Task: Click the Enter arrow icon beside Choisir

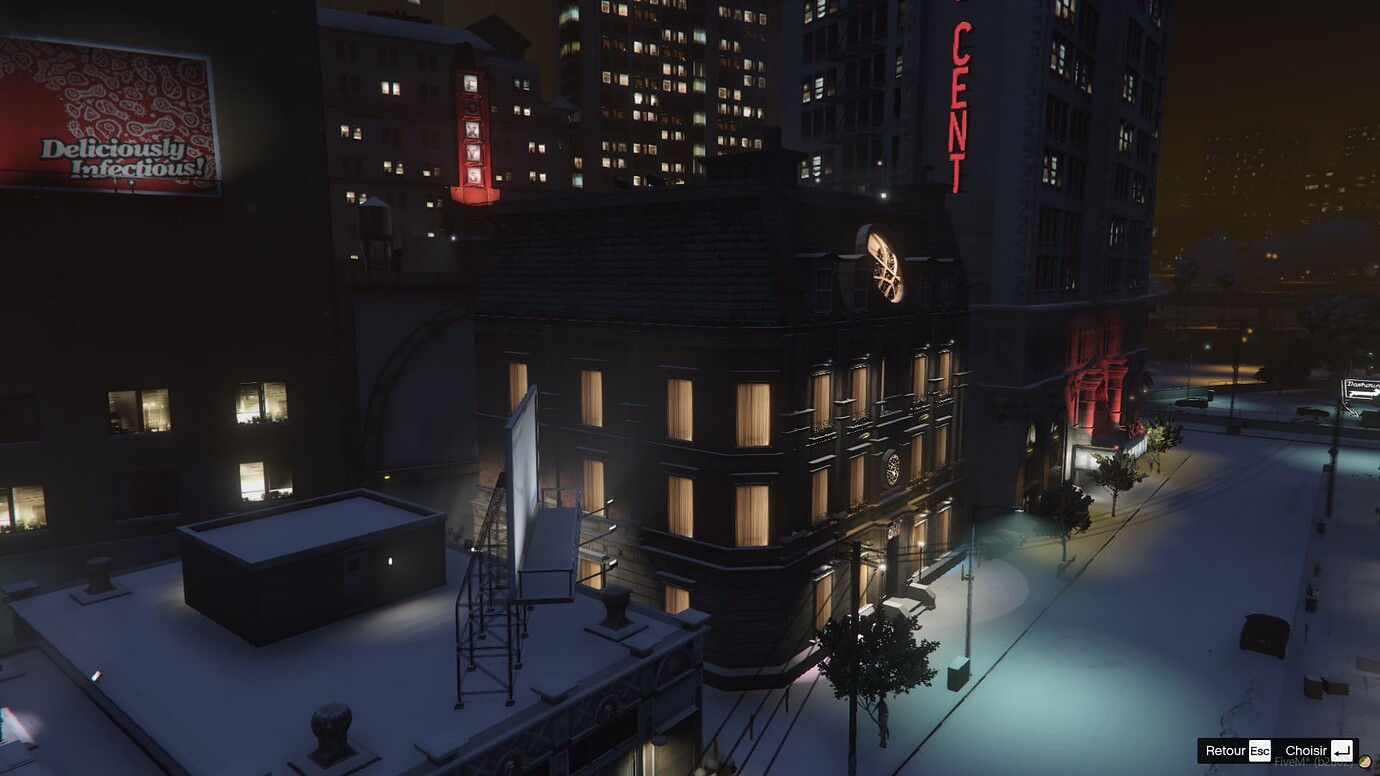Action: (x=1341, y=749)
